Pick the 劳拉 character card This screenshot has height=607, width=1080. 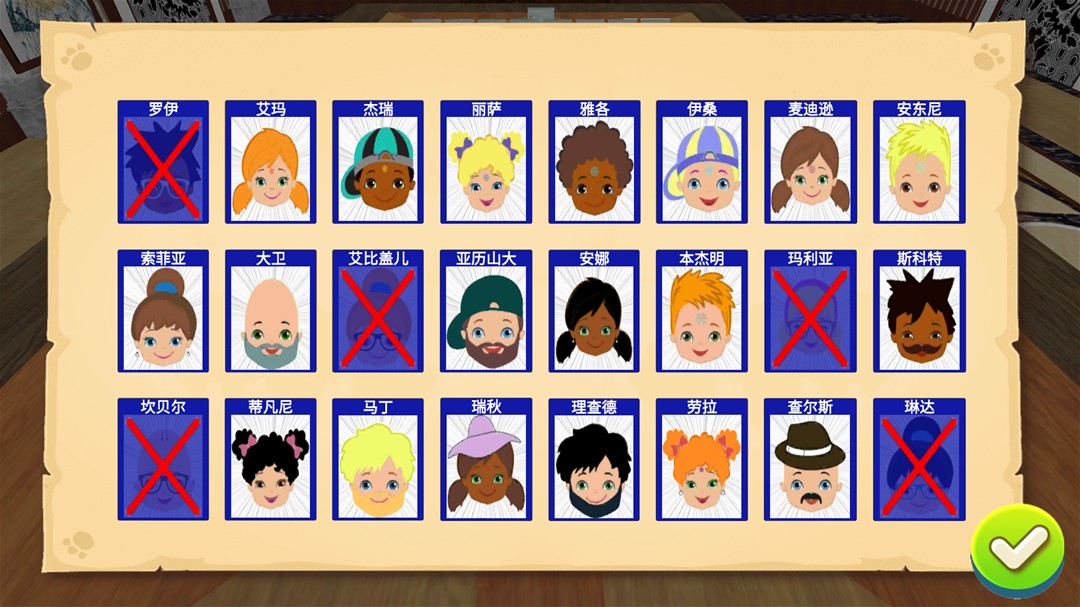tap(702, 460)
